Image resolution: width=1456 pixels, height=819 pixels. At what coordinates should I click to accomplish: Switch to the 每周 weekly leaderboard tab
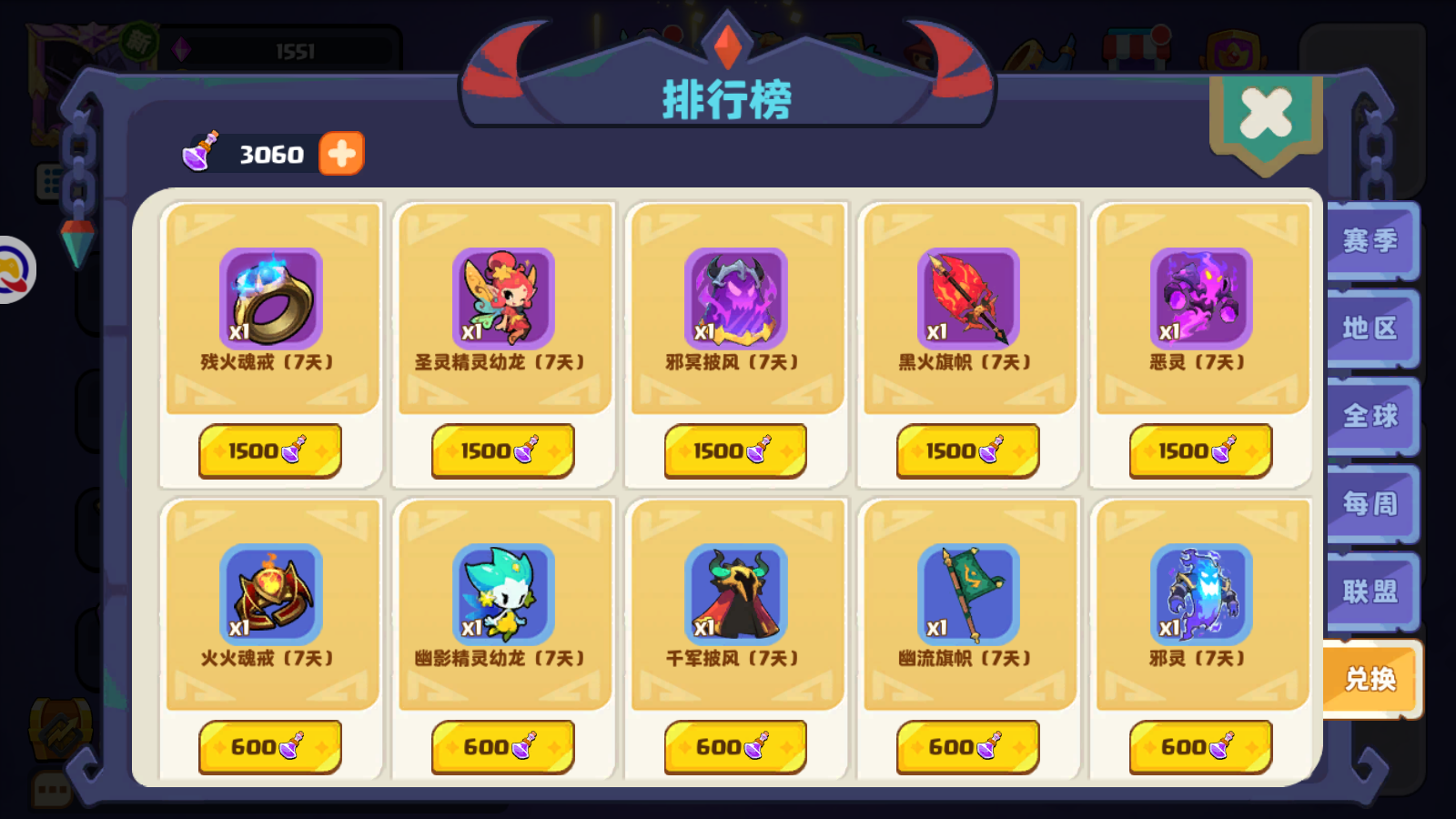(1370, 504)
